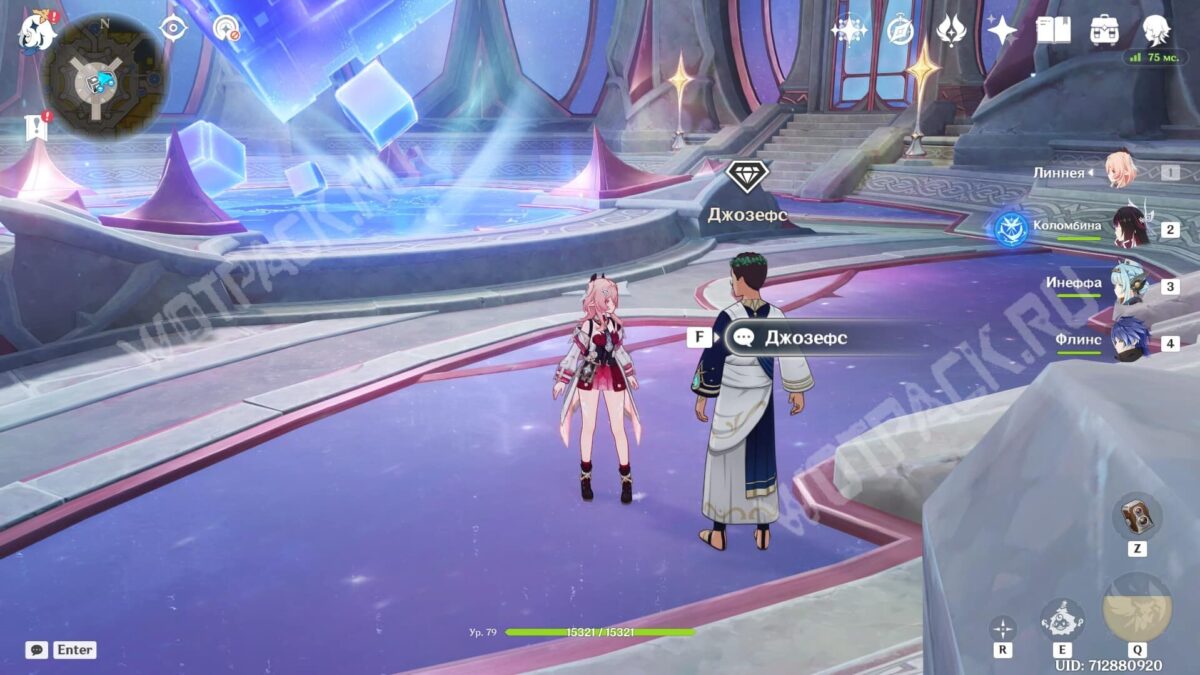Open the Wish four-pointed star icon
Screen dimensions: 1200x675
[x=1002, y=30]
